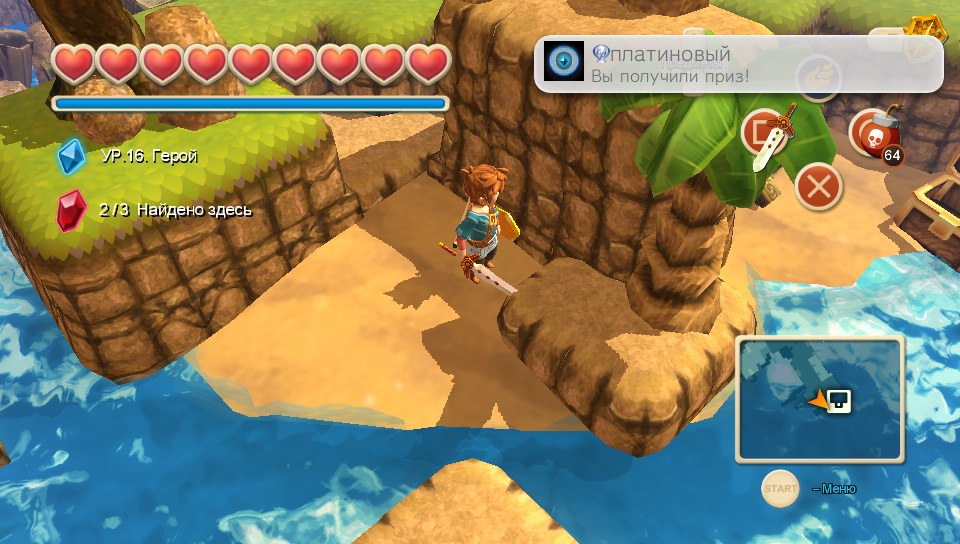Select the red gem found-here tracker
Image resolution: width=960 pixels, height=544 pixels.
[72, 210]
